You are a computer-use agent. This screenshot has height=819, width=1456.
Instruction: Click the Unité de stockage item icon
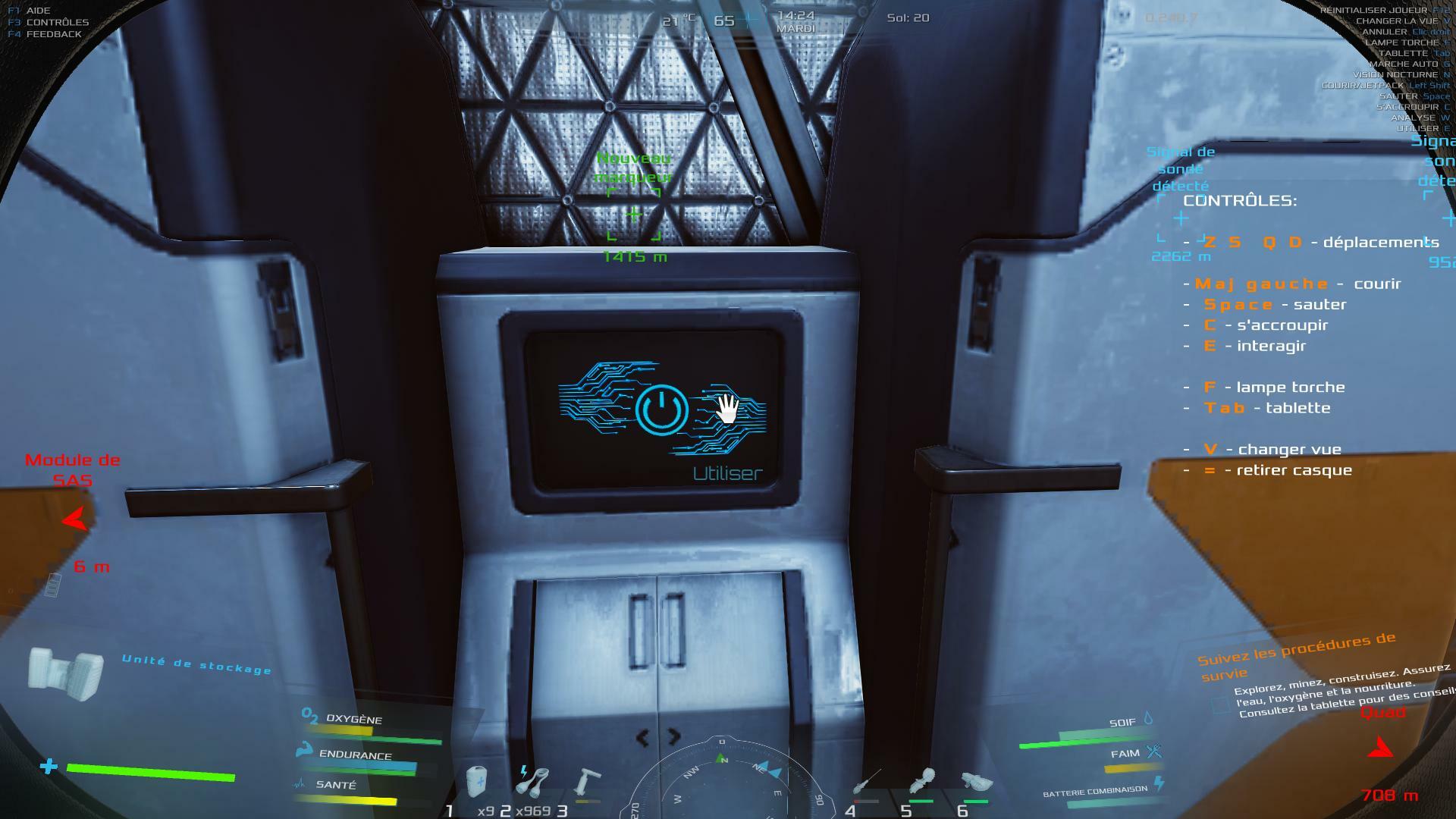click(66, 674)
